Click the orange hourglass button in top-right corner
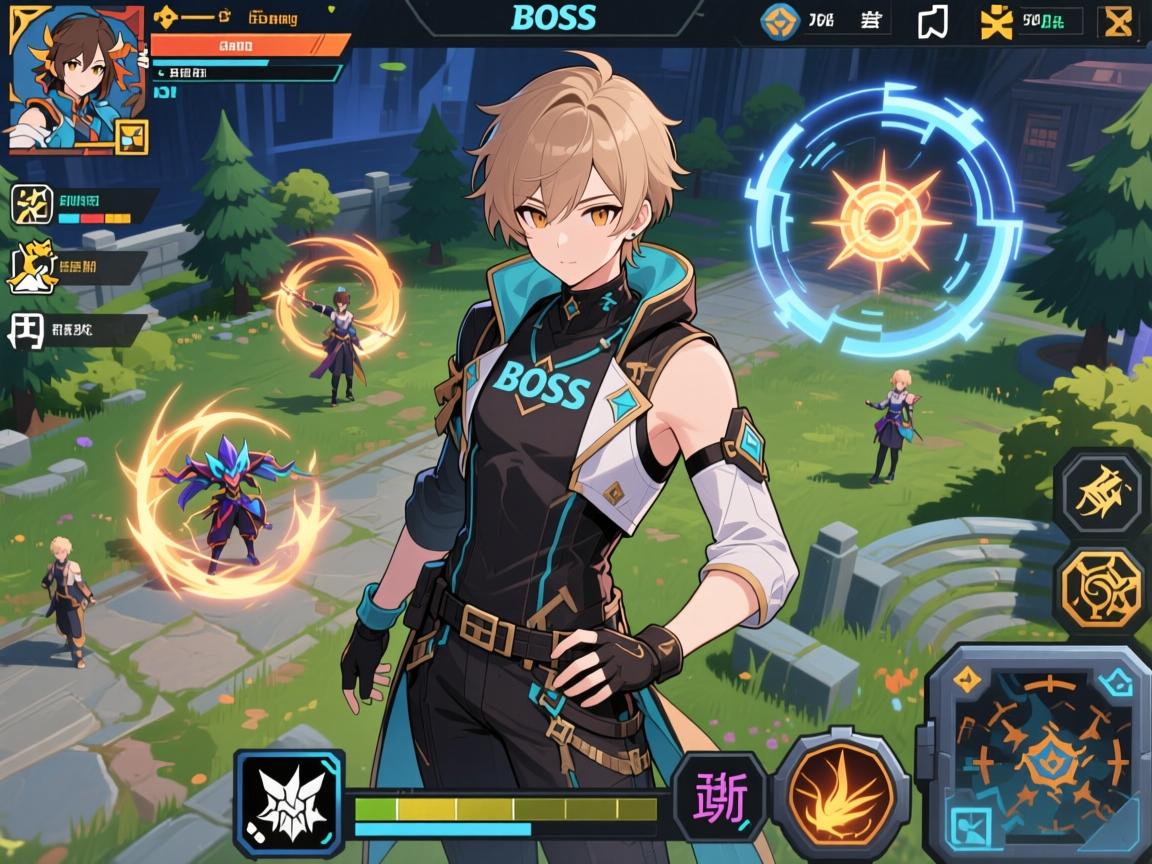Viewport: 1152px width, 864px height. (x=1116, y=22)
